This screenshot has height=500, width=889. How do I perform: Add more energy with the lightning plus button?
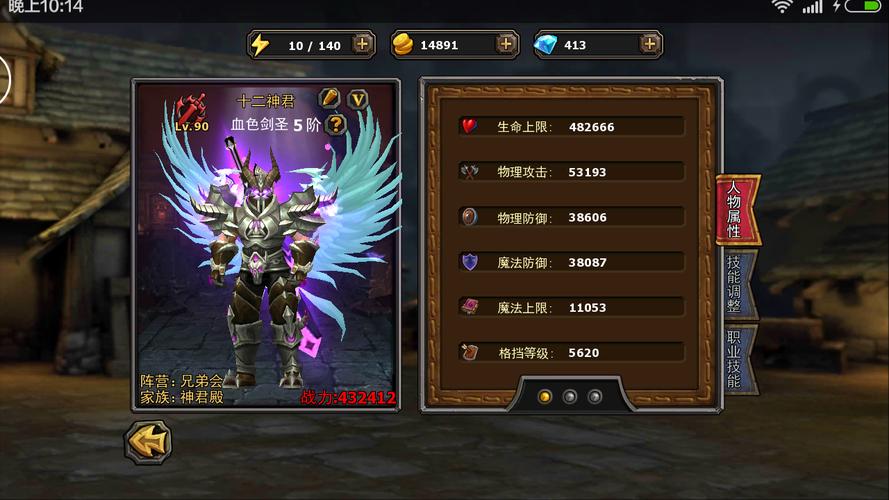click(363, 44)
